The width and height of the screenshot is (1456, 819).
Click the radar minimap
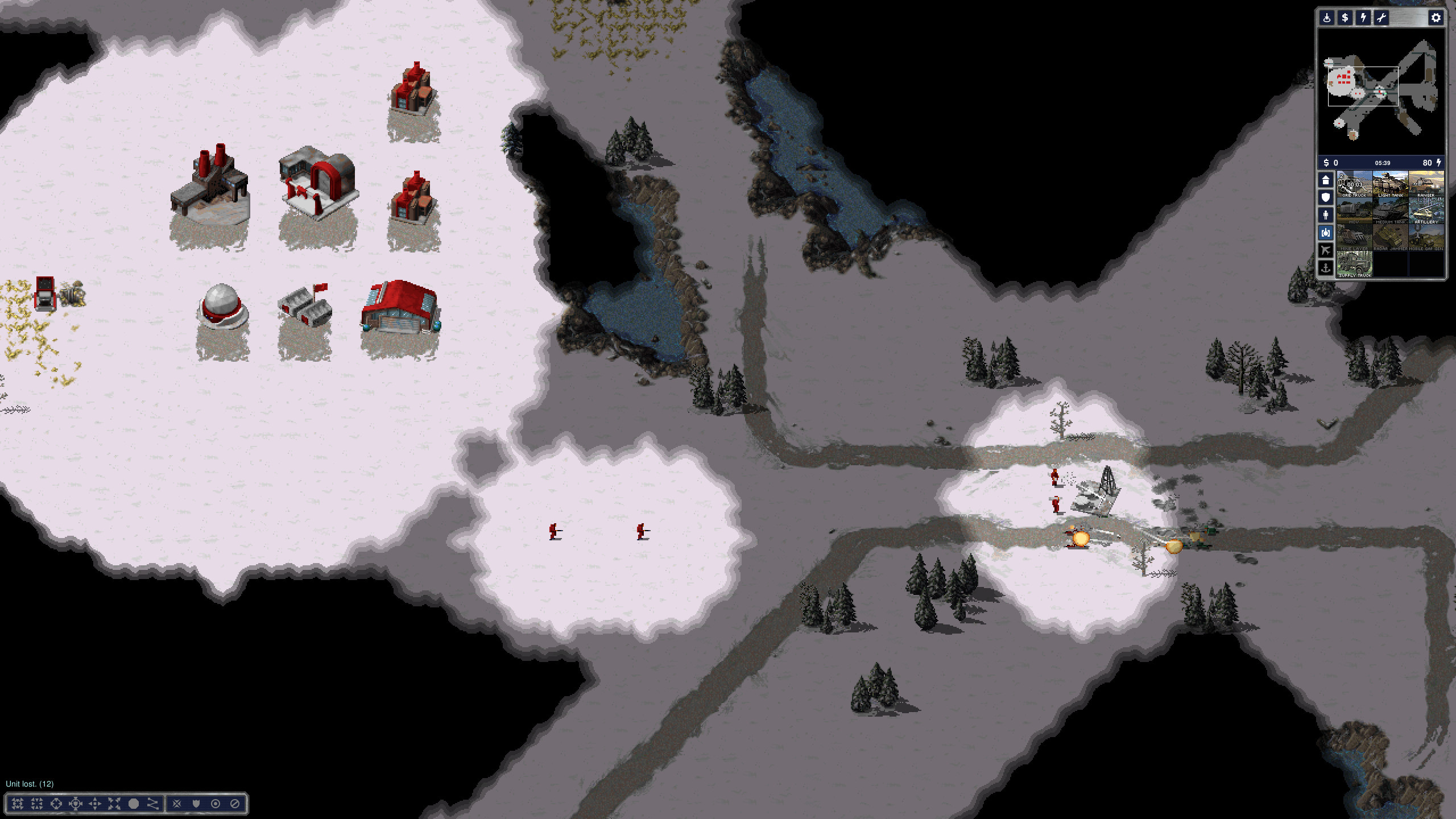point(1382,91)
